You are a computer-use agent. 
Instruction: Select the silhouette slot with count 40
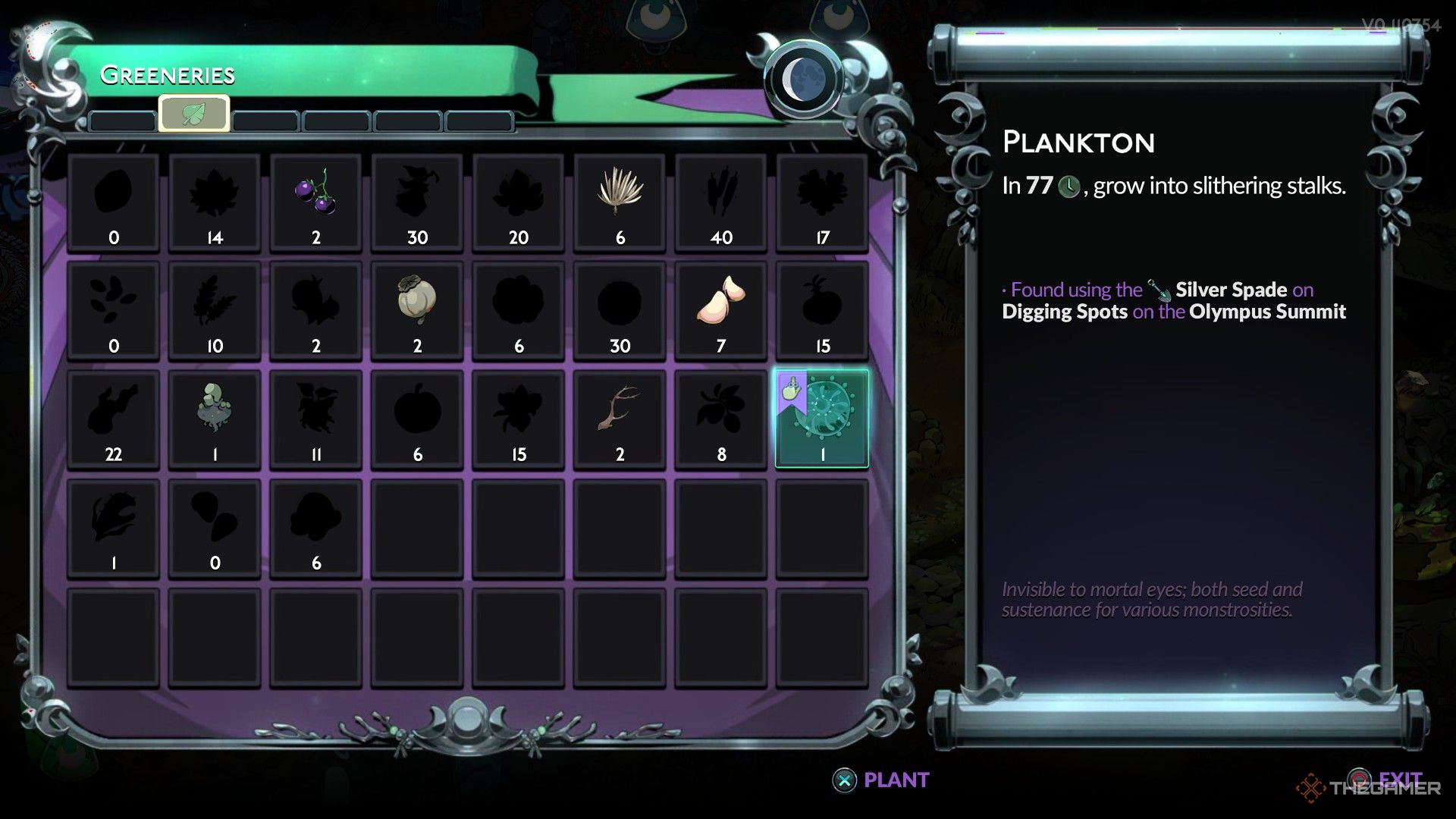pyautogui.click(x=721, y=202)
